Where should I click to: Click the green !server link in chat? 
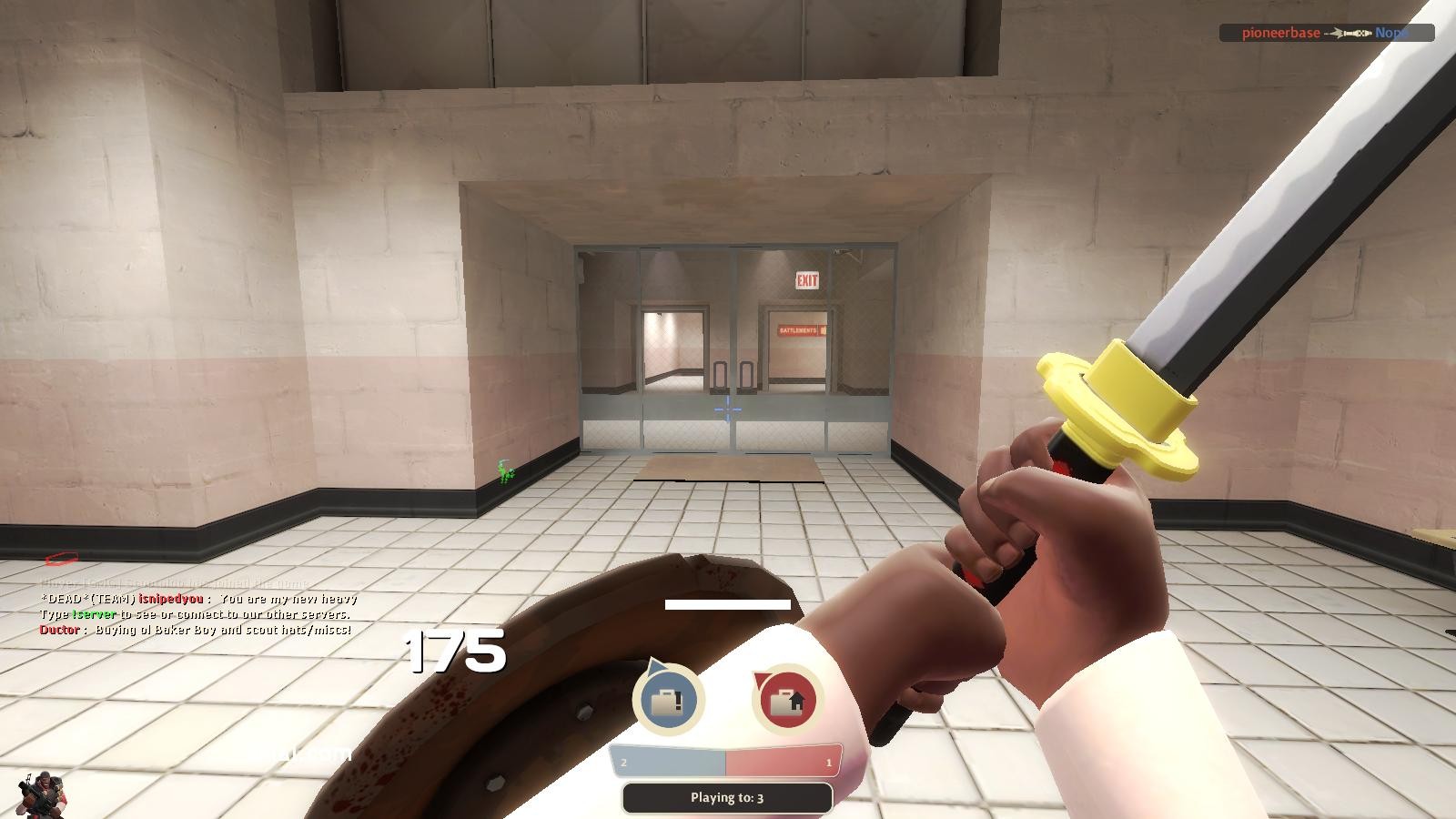(x=96, y=615)
